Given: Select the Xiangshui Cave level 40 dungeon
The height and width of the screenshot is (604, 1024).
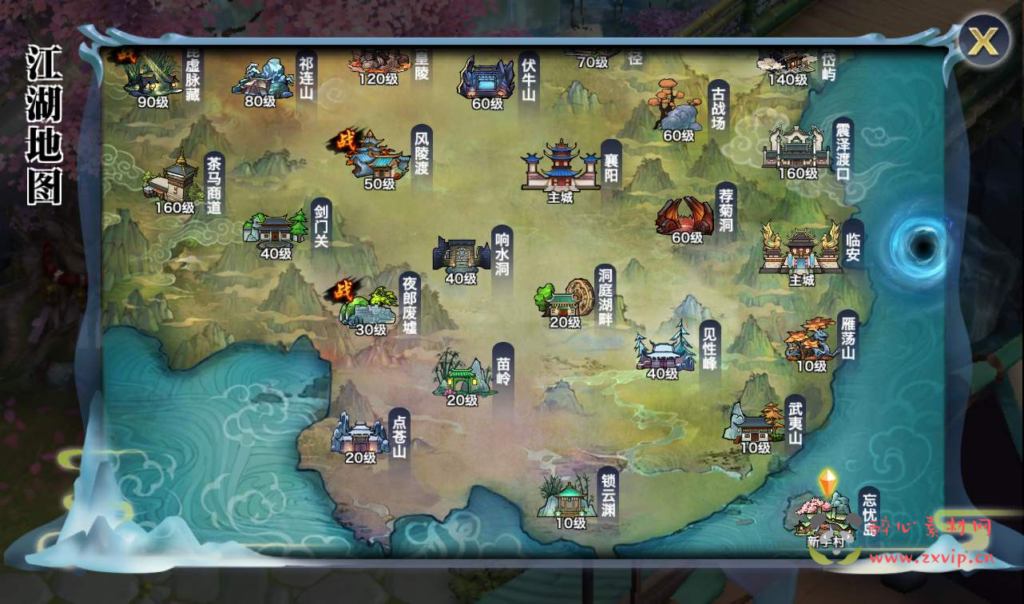Looking at the screenshot, I should pyautogui.click(x=461, y=255).
